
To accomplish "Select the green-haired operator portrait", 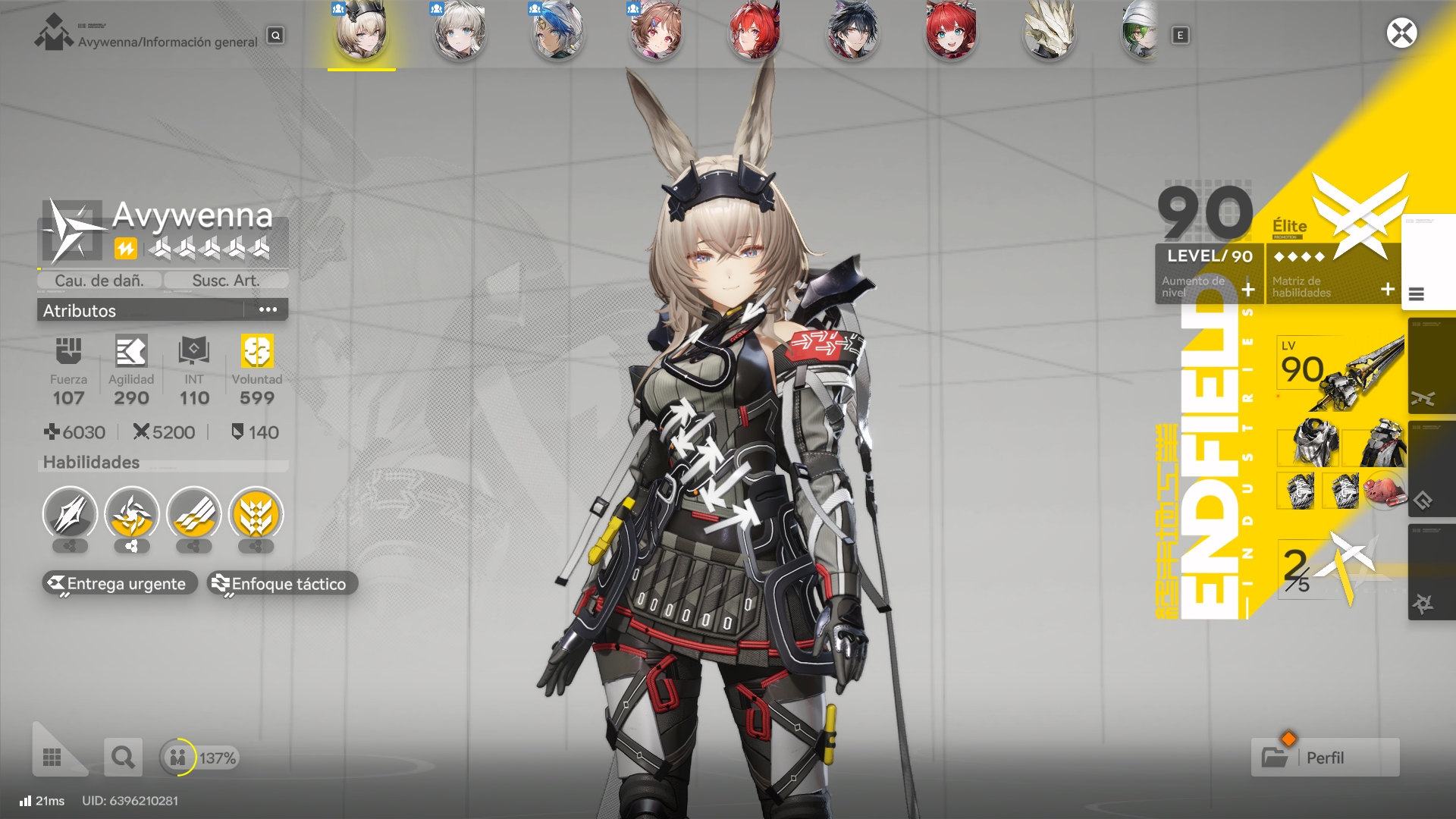I will pyautogui.click(x=1140, y=33).
